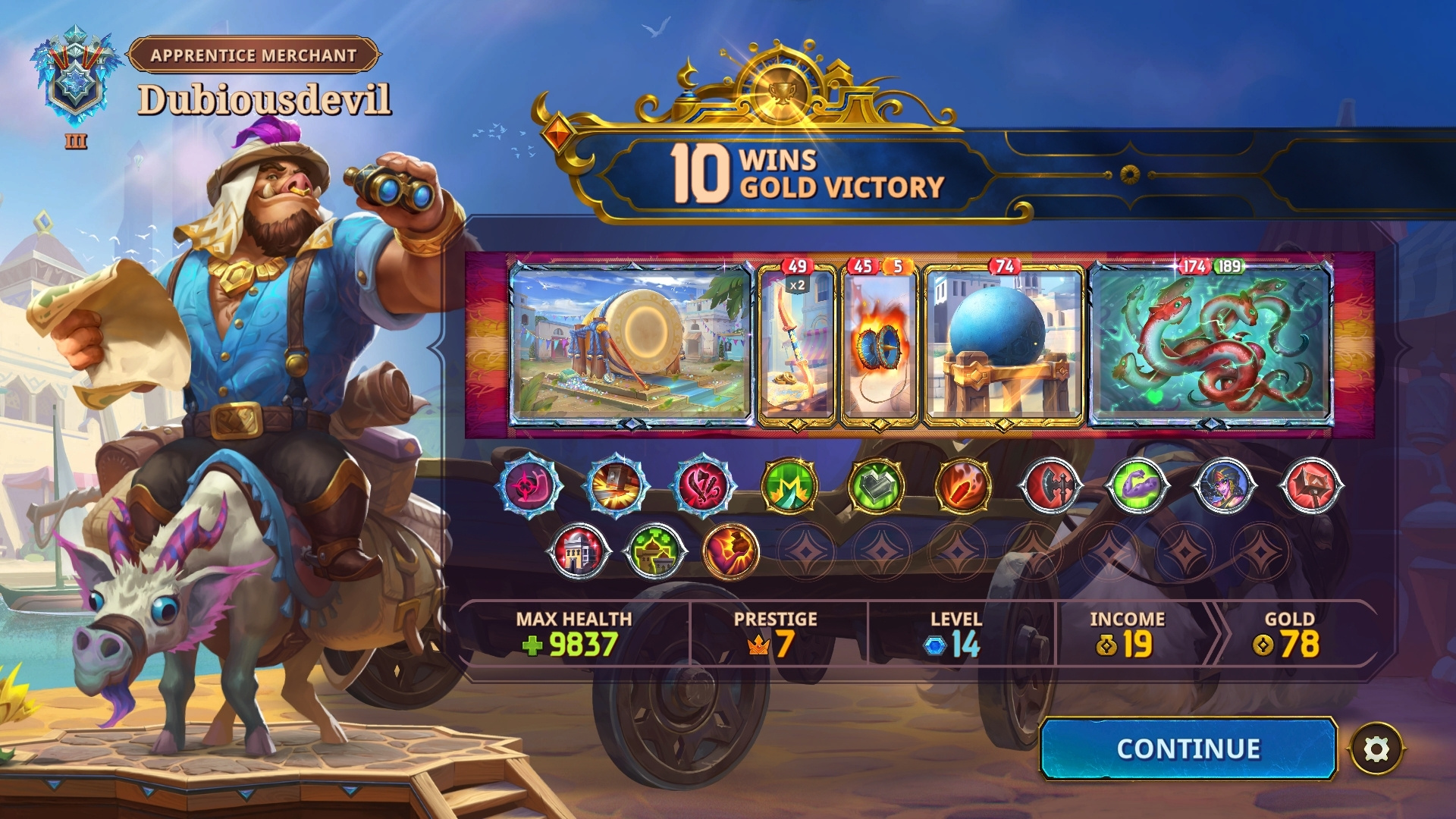Screen dimensions: 1456x819
Task: Show the flexing purple arm skill
Action: [1137, 486]
